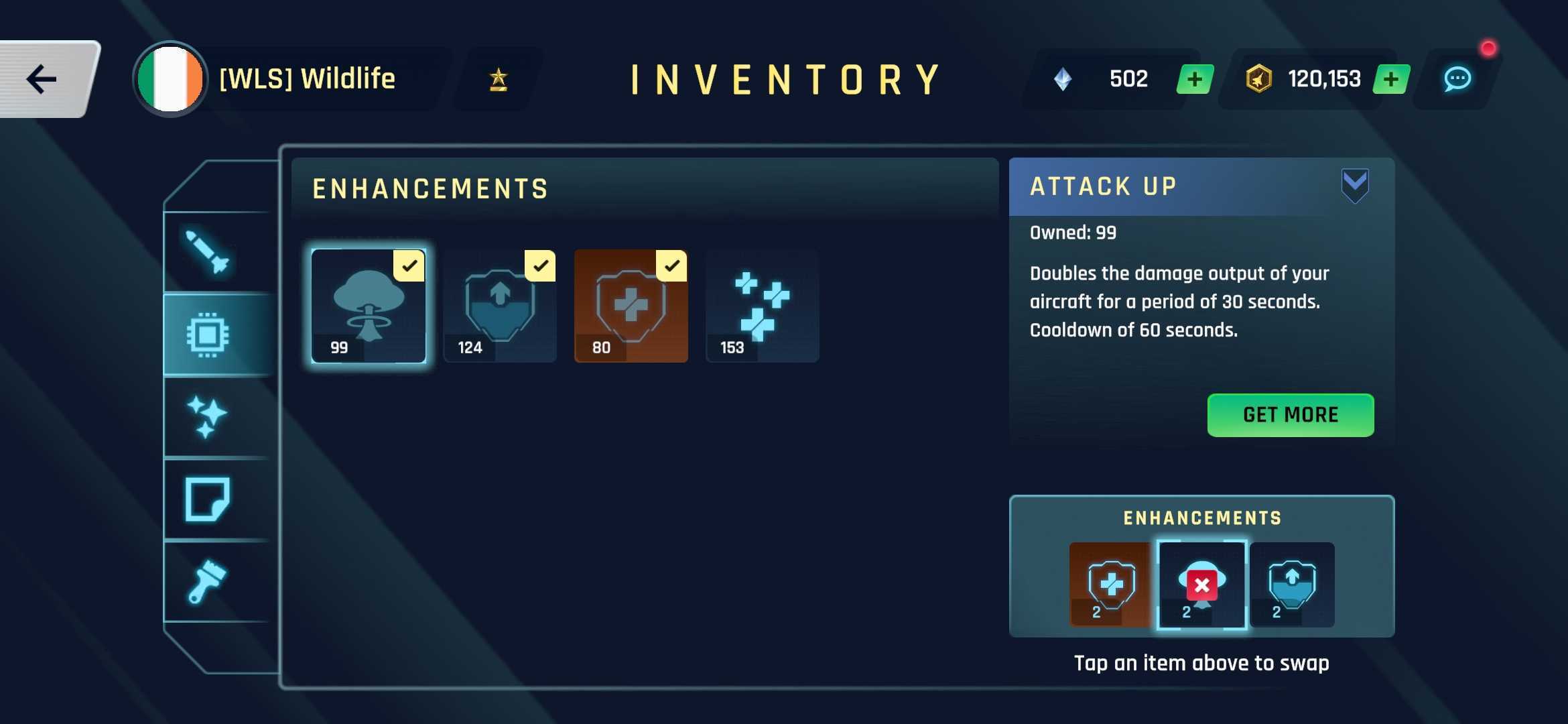Uncheck the equipped repair shield enhancement
Image resolution: width=1568 pixels, height=724 pixels.
(671, 267)
